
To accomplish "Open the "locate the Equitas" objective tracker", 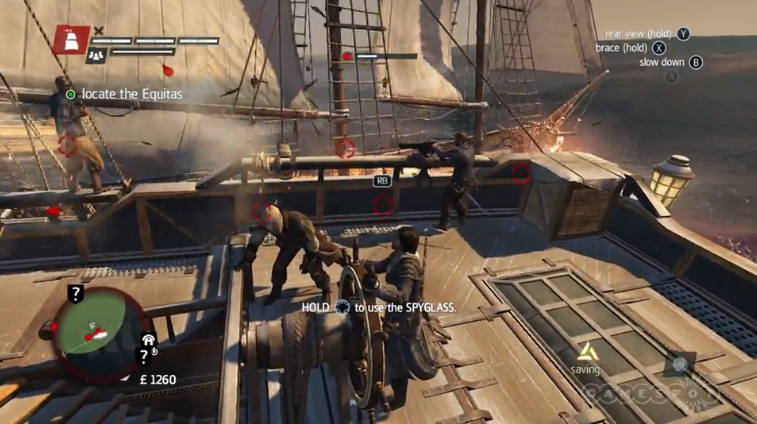I will pyautogui.click(x=124, y=94).
